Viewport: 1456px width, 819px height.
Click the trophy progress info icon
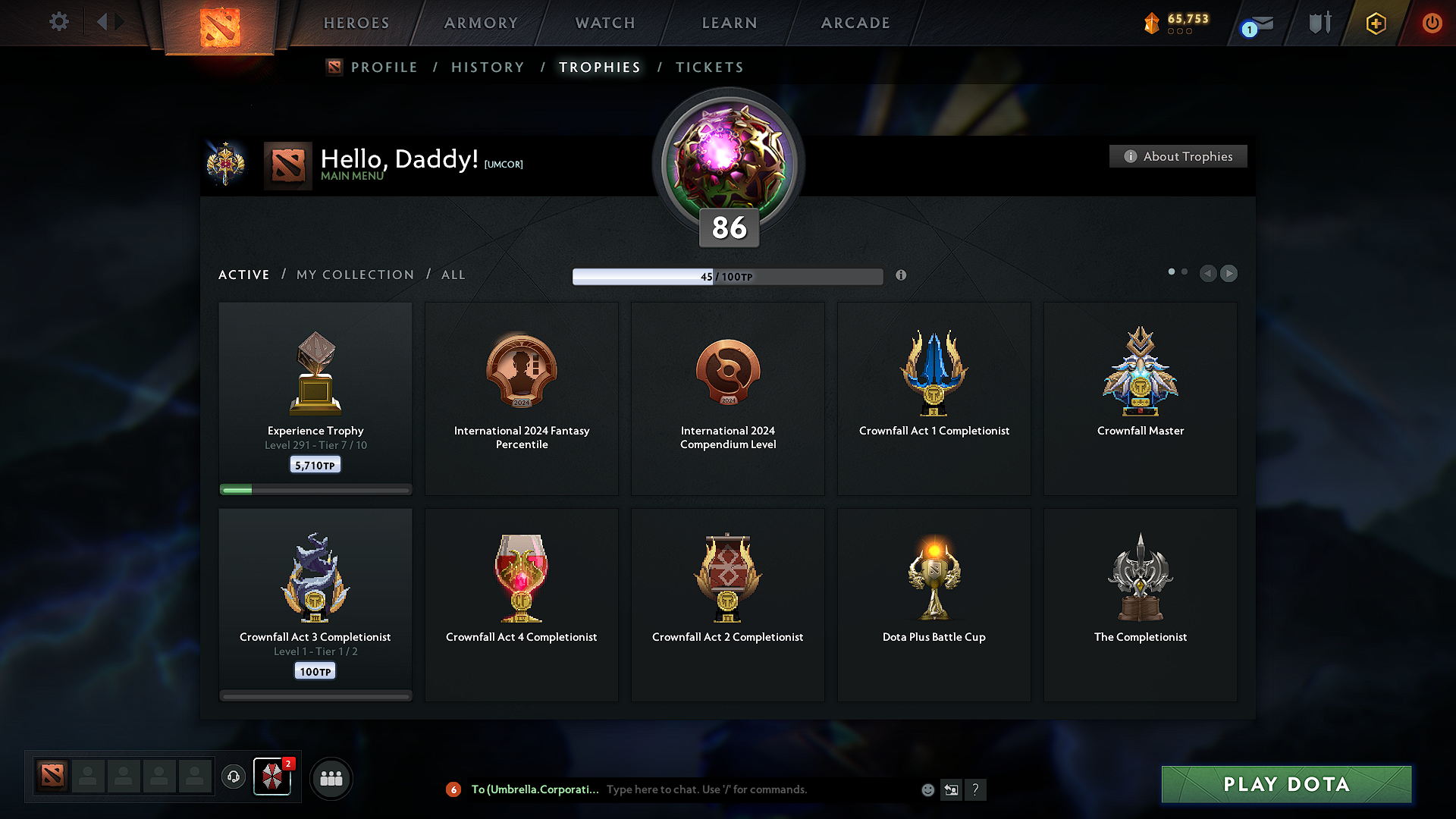(902, 276)
